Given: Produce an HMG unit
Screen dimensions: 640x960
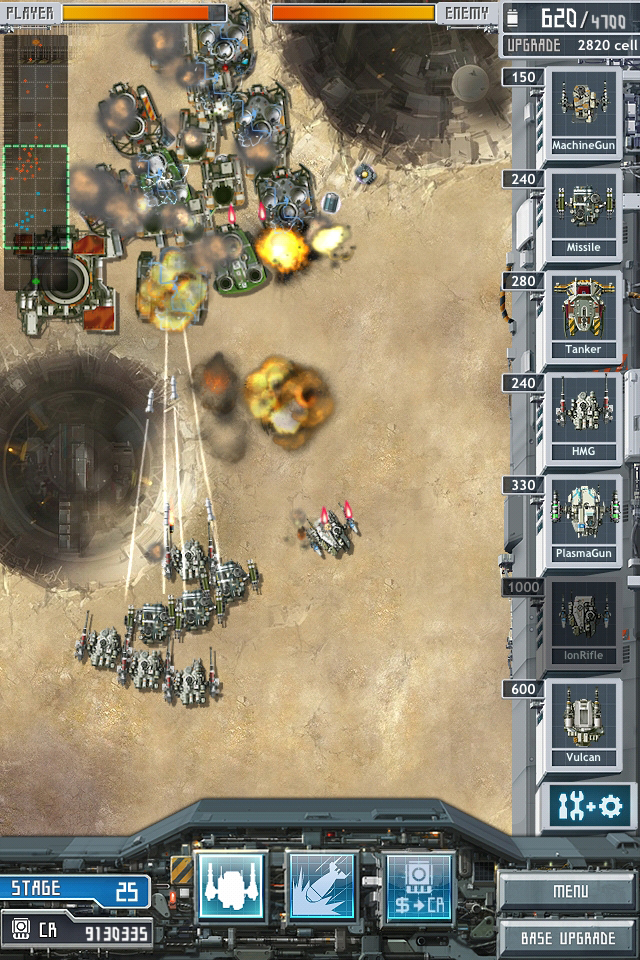Looking at the screenshot, I should [583, 419].
